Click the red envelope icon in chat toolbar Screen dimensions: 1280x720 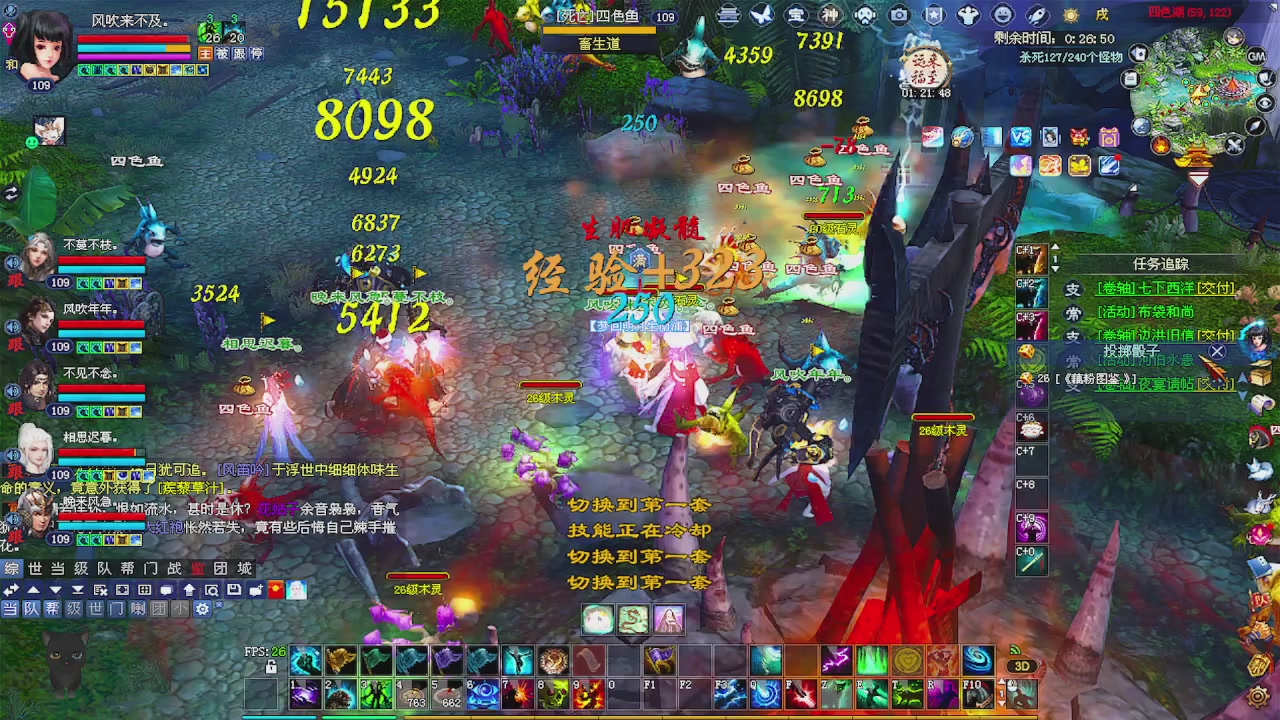click(x=275, y=590)
